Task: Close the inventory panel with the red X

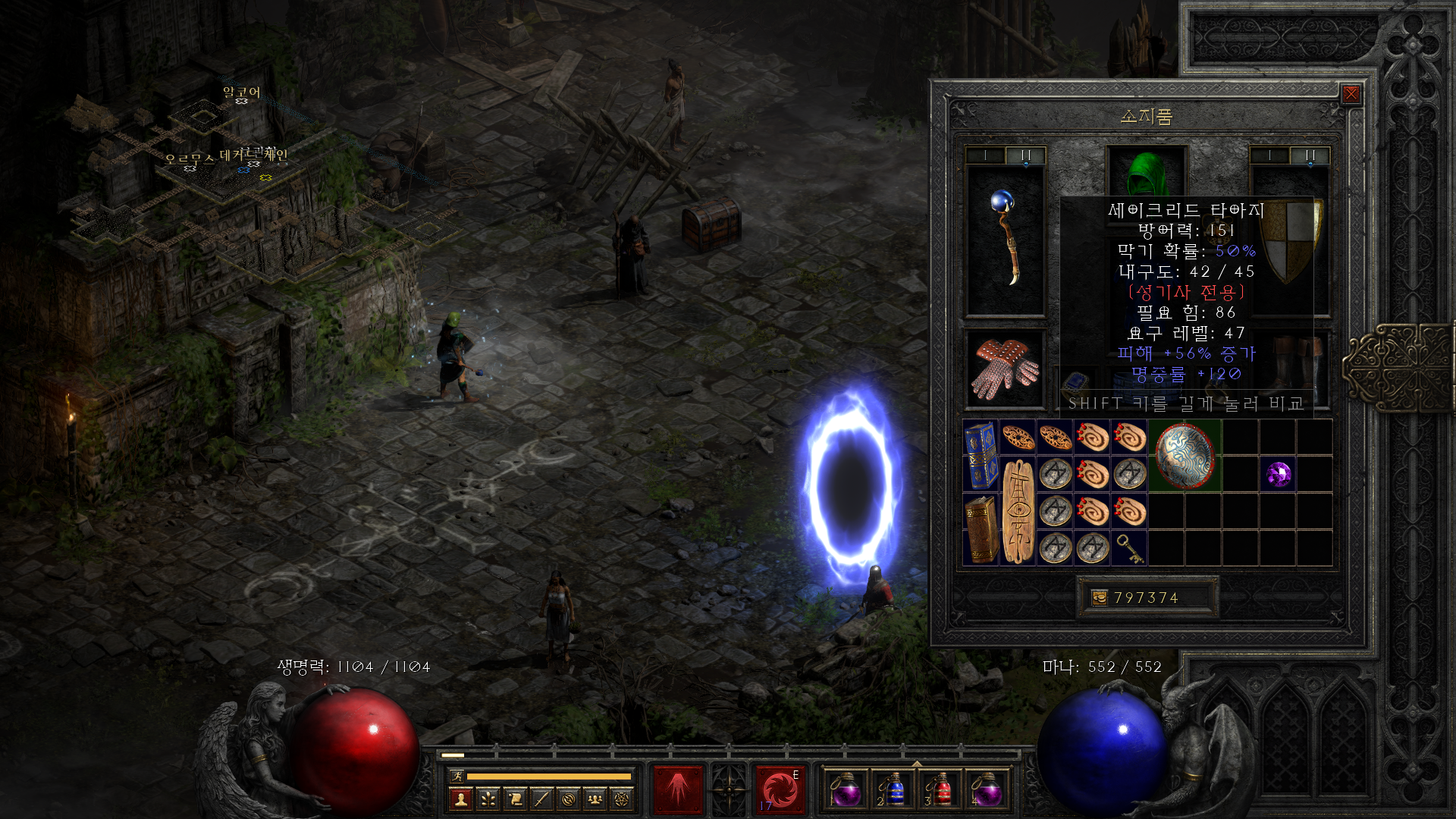Action: [1351, 93]
